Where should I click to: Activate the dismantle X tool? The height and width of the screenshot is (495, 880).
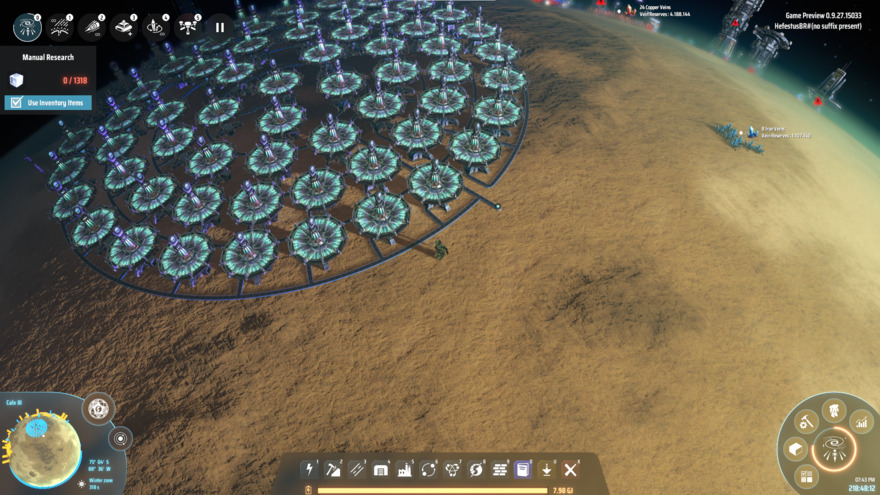click(571, 470)
